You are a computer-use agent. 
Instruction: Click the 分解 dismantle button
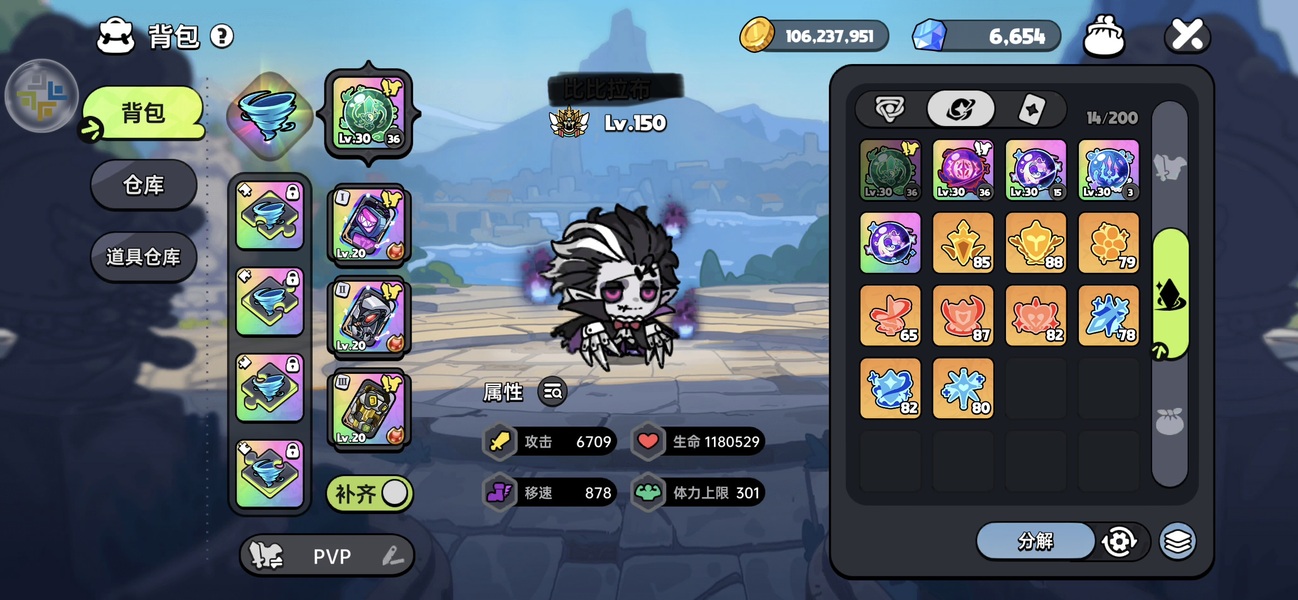[x=1035, y=541]
